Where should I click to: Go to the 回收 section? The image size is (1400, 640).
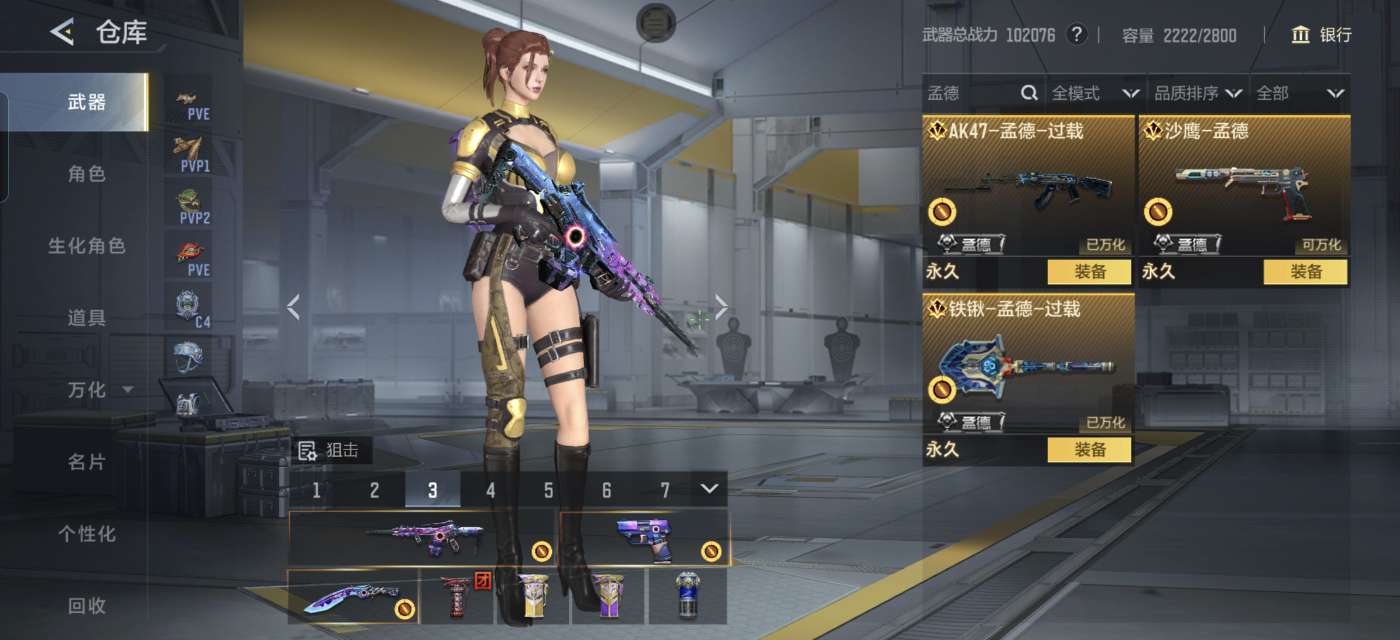(x=86, y=605)
